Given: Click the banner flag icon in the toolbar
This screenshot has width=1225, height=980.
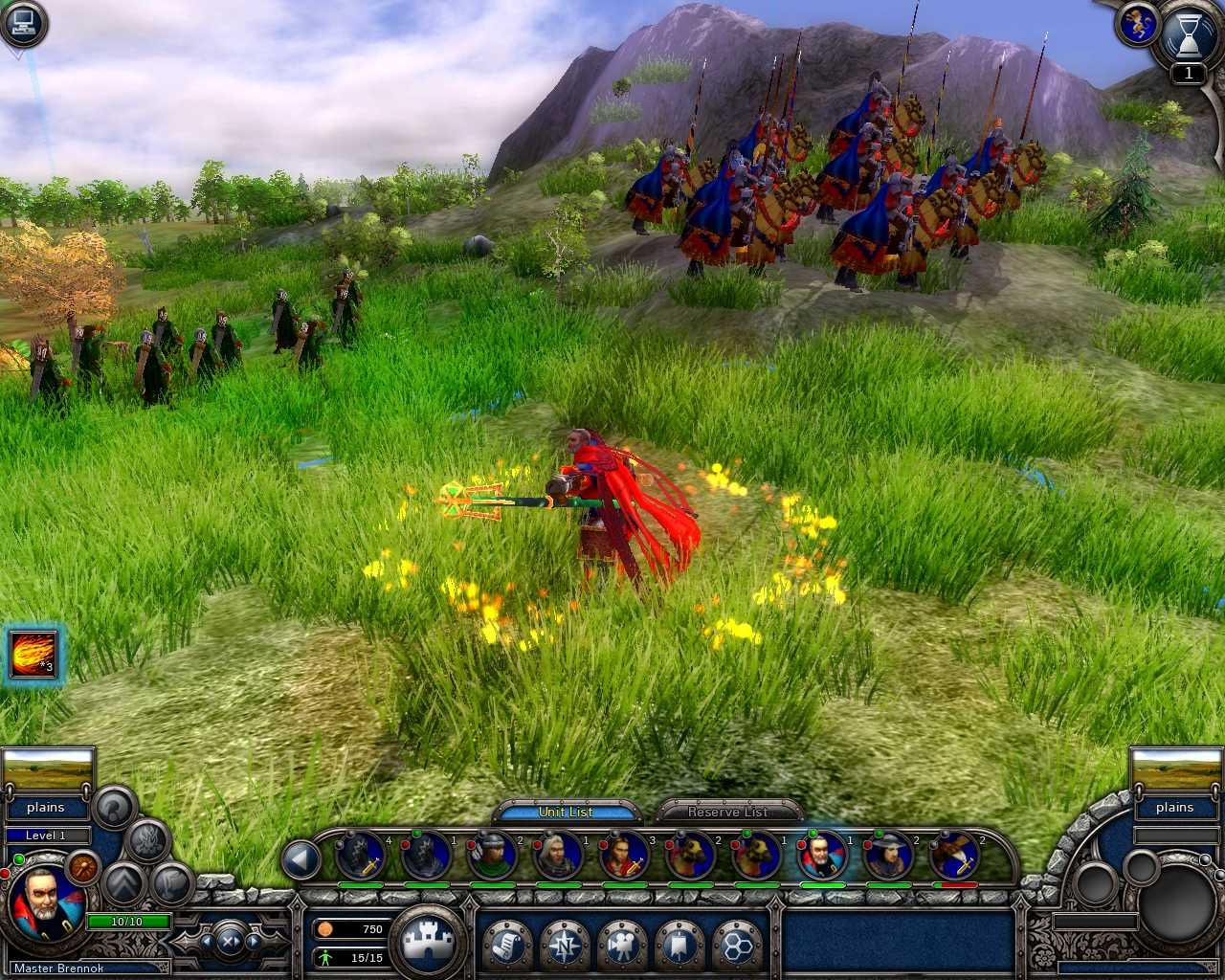Looking at the screenshot, I should pos(679,946).
